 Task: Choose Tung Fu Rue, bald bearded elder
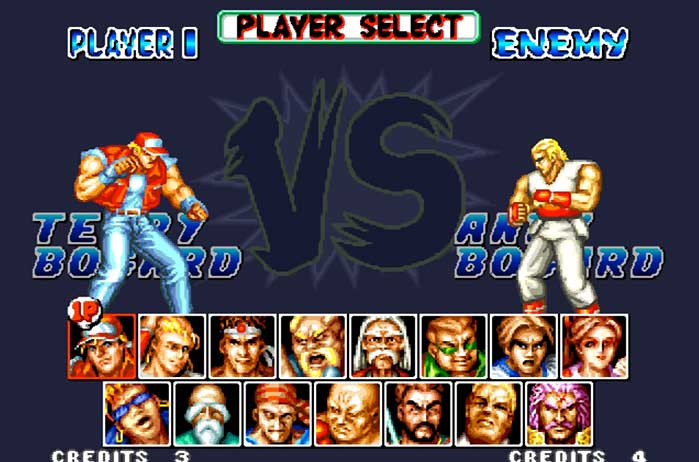pyautogui.click(x=207, y=413)
